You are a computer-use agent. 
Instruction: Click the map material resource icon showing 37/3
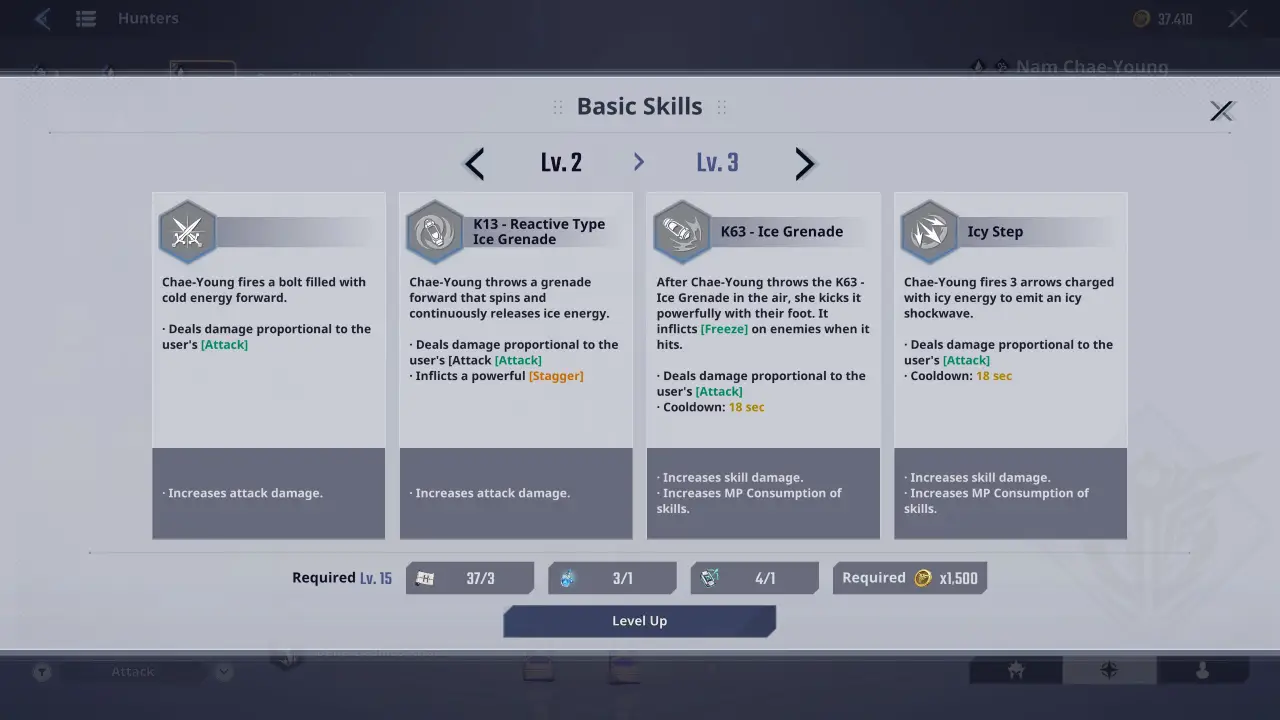point(425,577)
